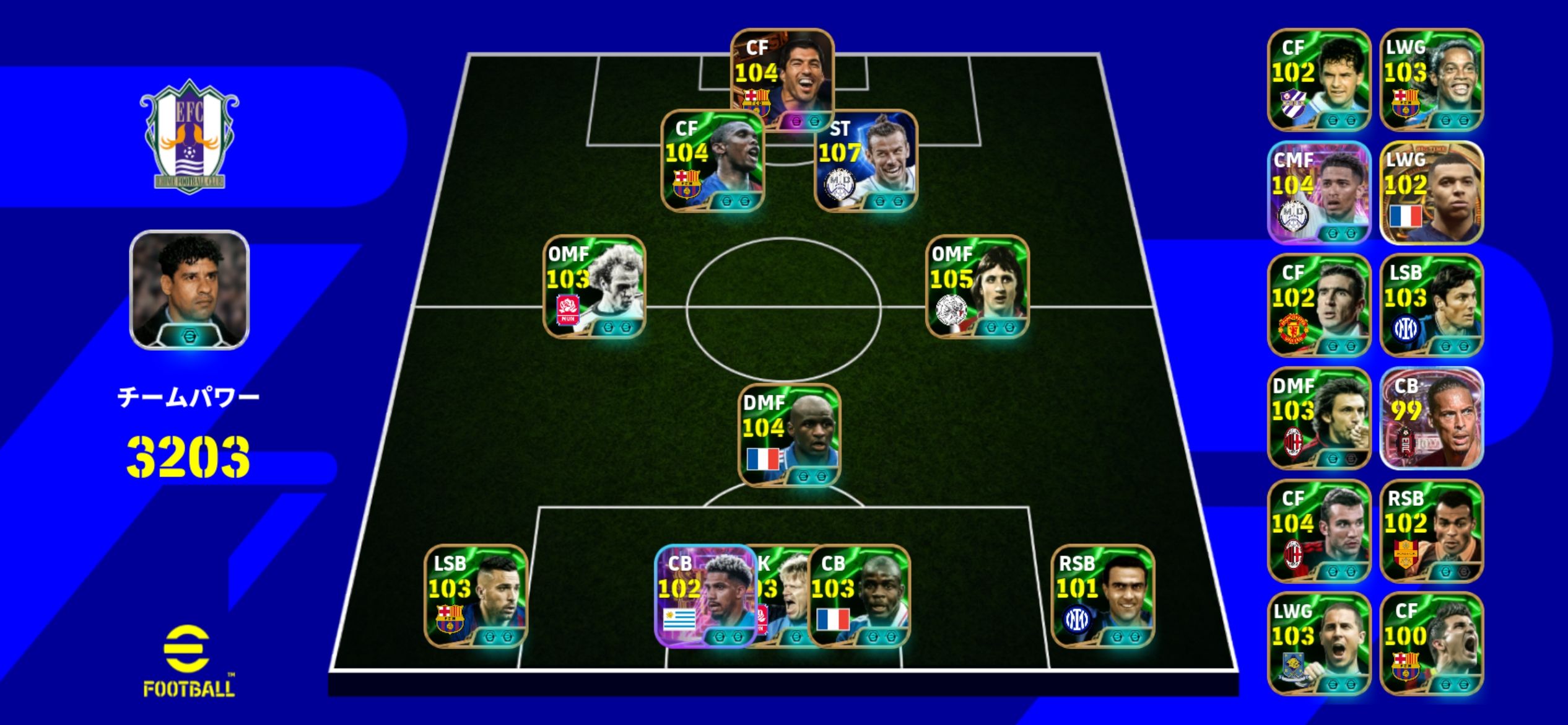Select the CF 100 substitute card

1432,644
